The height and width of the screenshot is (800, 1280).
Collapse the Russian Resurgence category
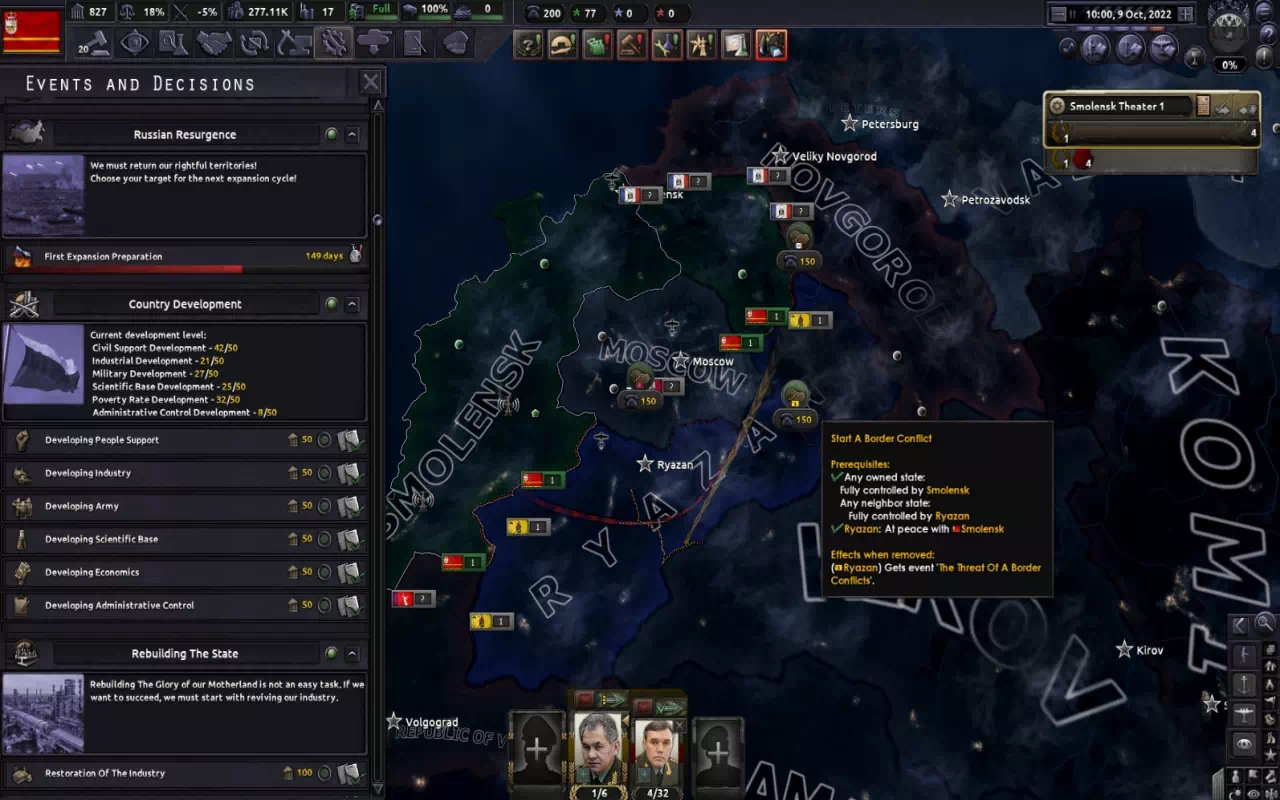[x=352, y=134]
